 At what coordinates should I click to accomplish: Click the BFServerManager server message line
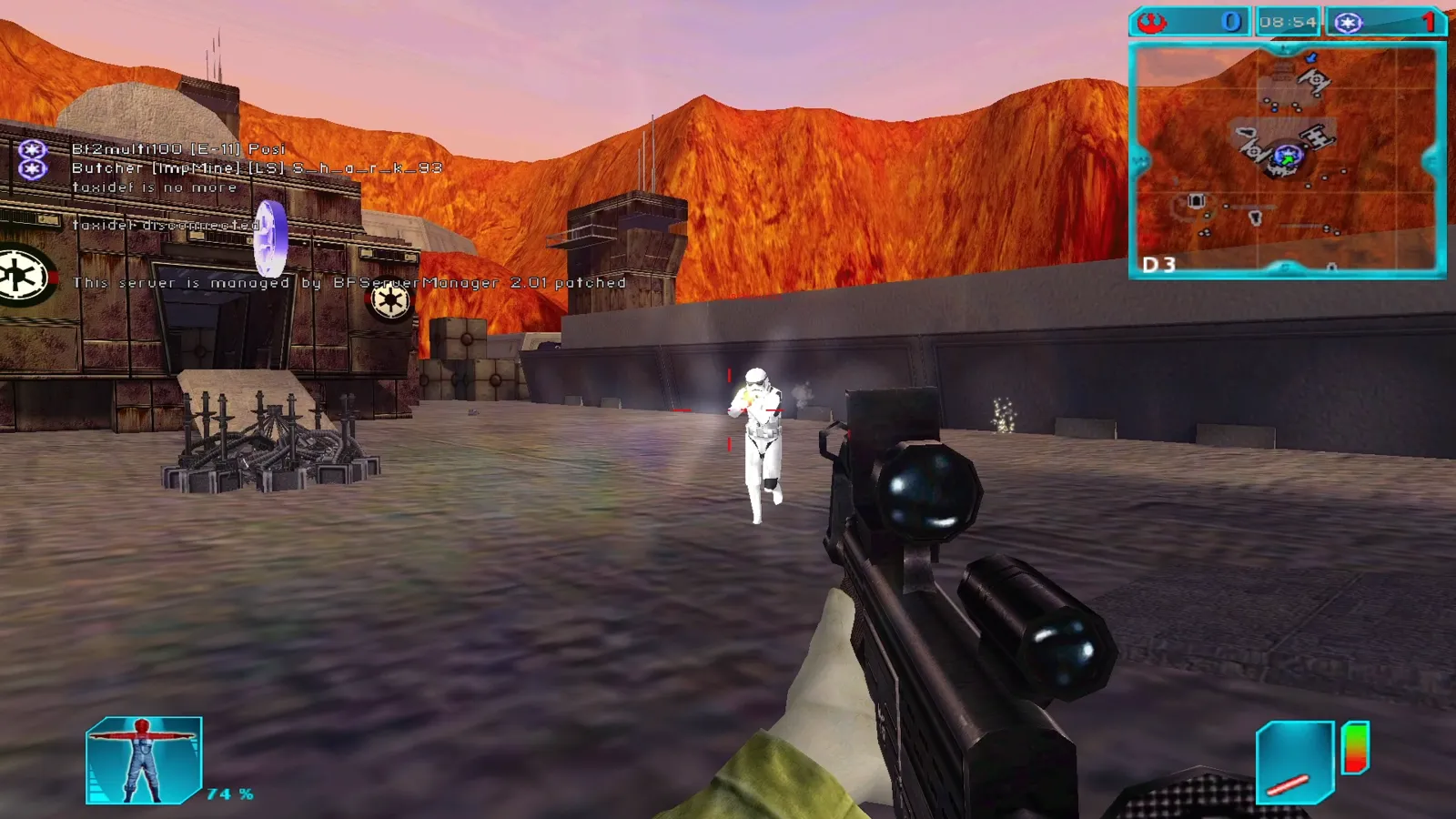pyautogui.click(x=349, y=283)
